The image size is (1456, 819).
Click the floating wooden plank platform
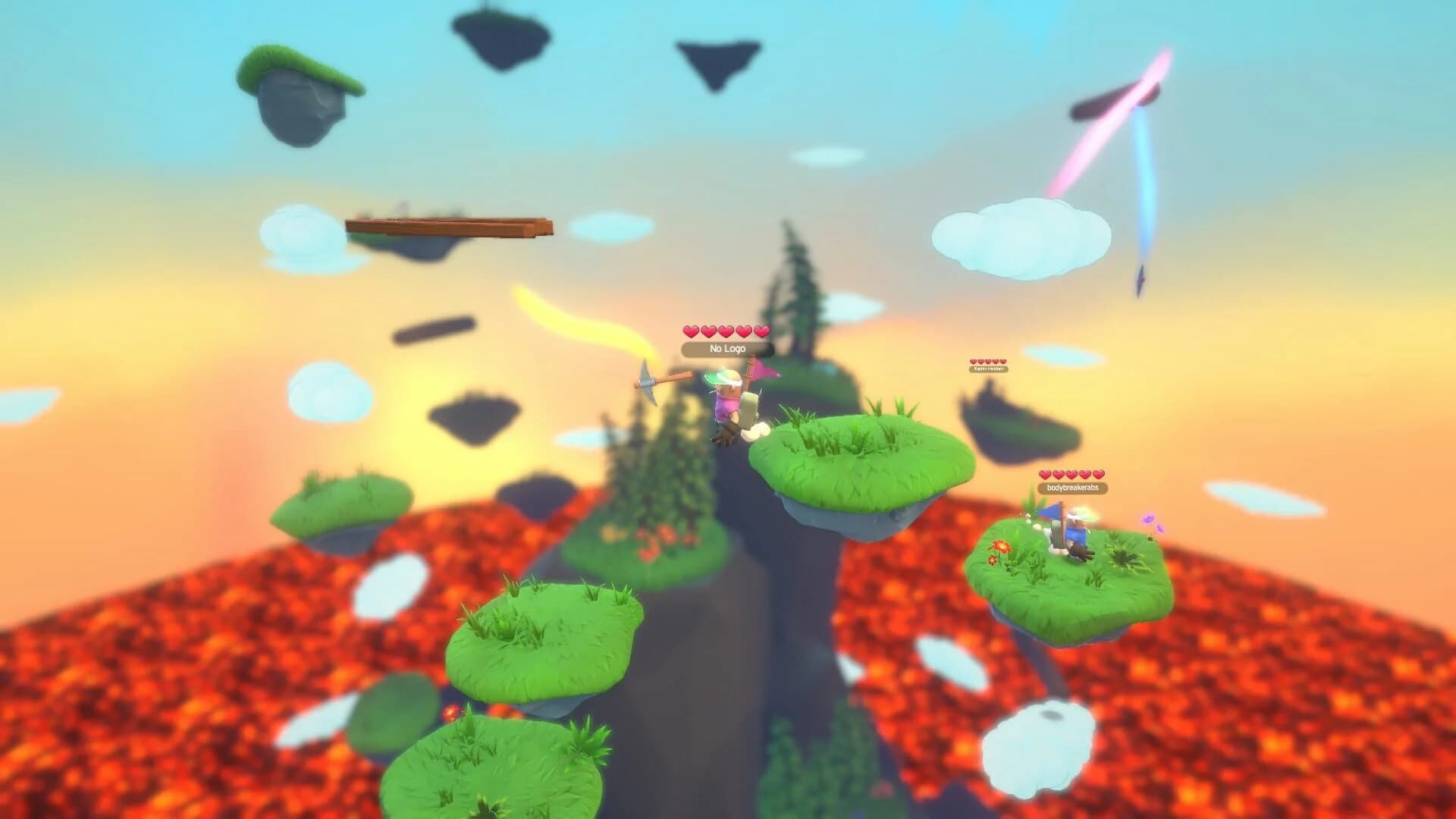pyautogui.click(x=447, y=227)
